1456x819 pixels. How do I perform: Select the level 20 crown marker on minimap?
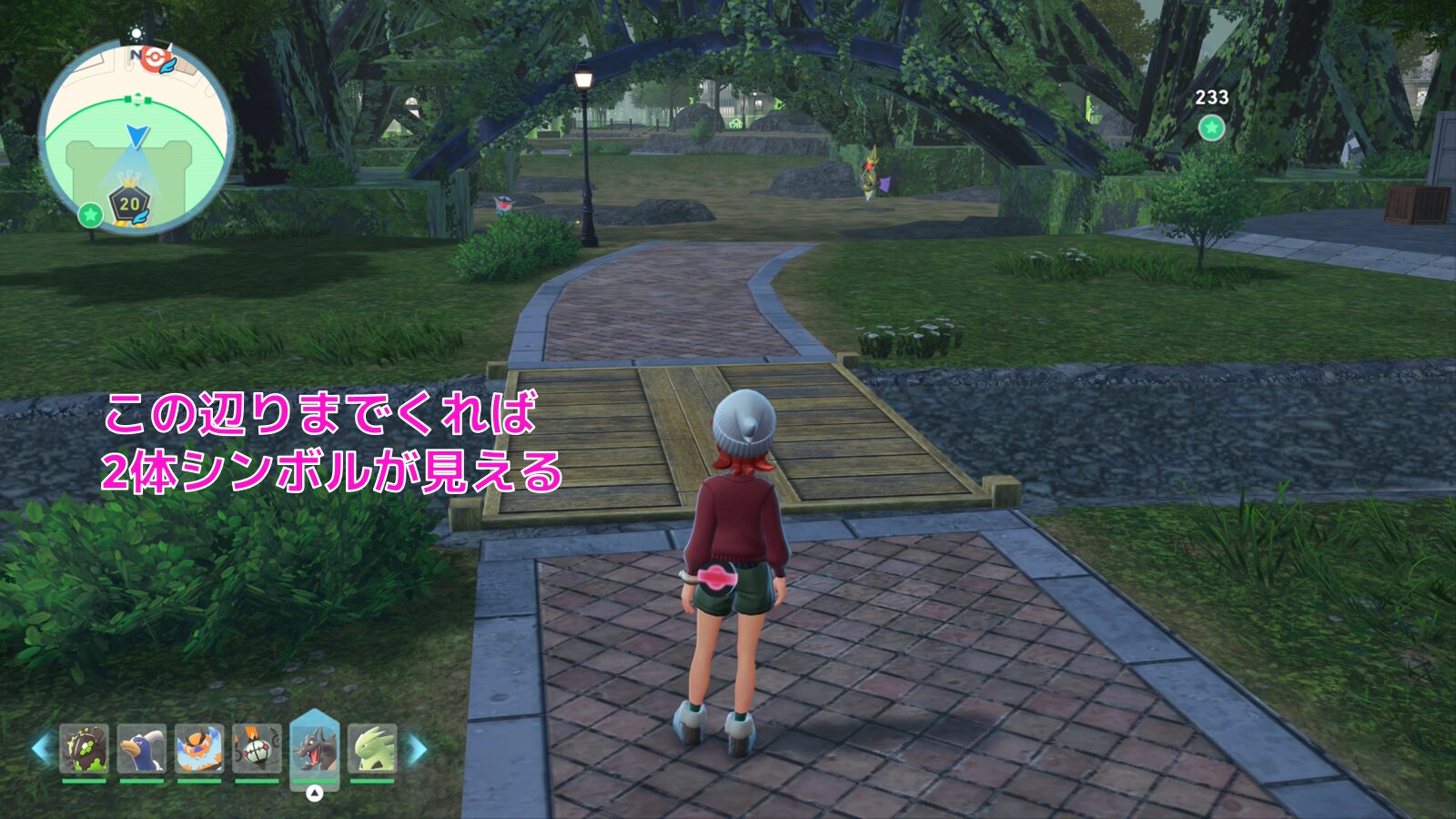[x=130, y=203]
